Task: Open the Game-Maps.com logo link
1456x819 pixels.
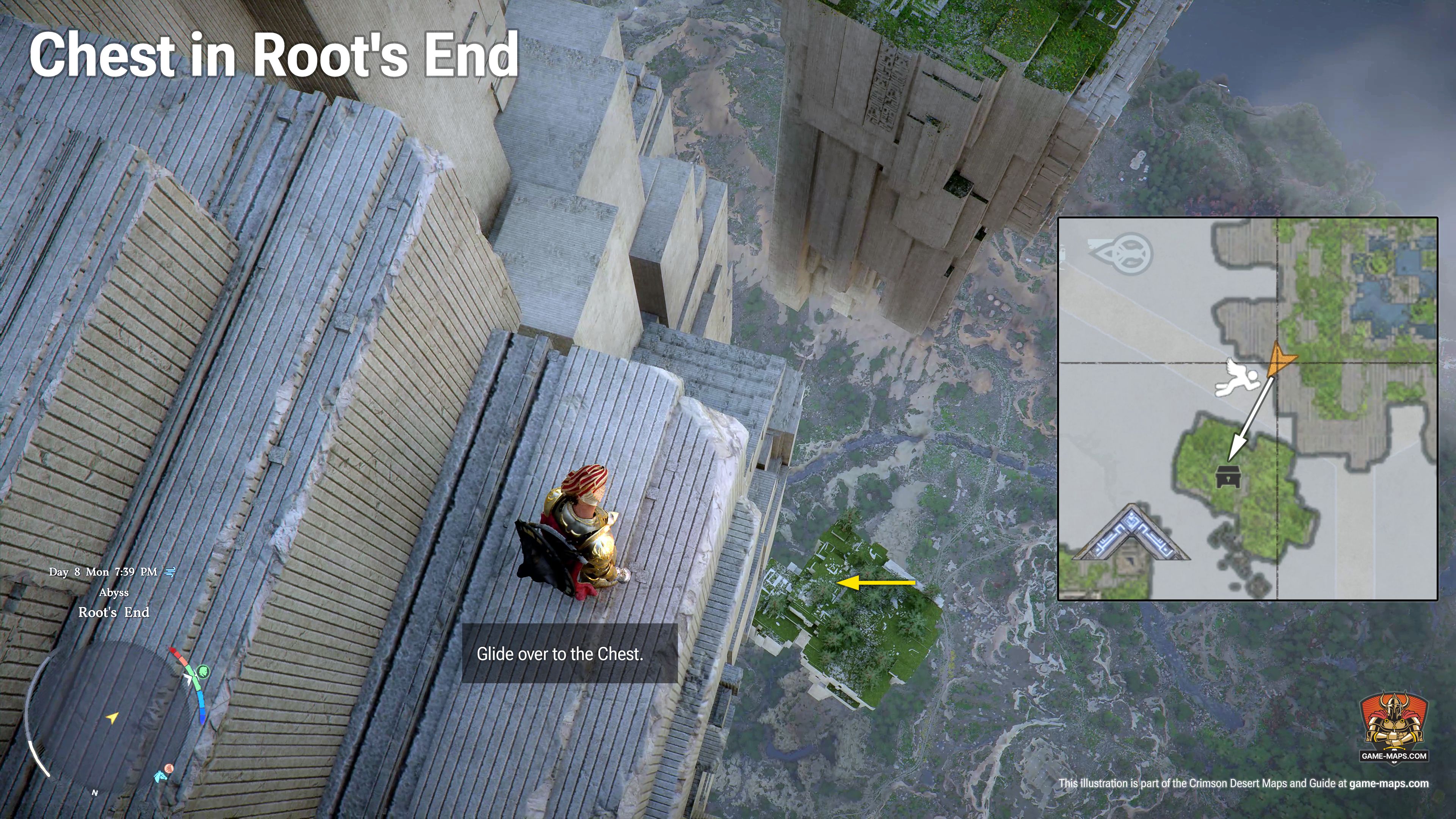Action: click(1394, 728)
